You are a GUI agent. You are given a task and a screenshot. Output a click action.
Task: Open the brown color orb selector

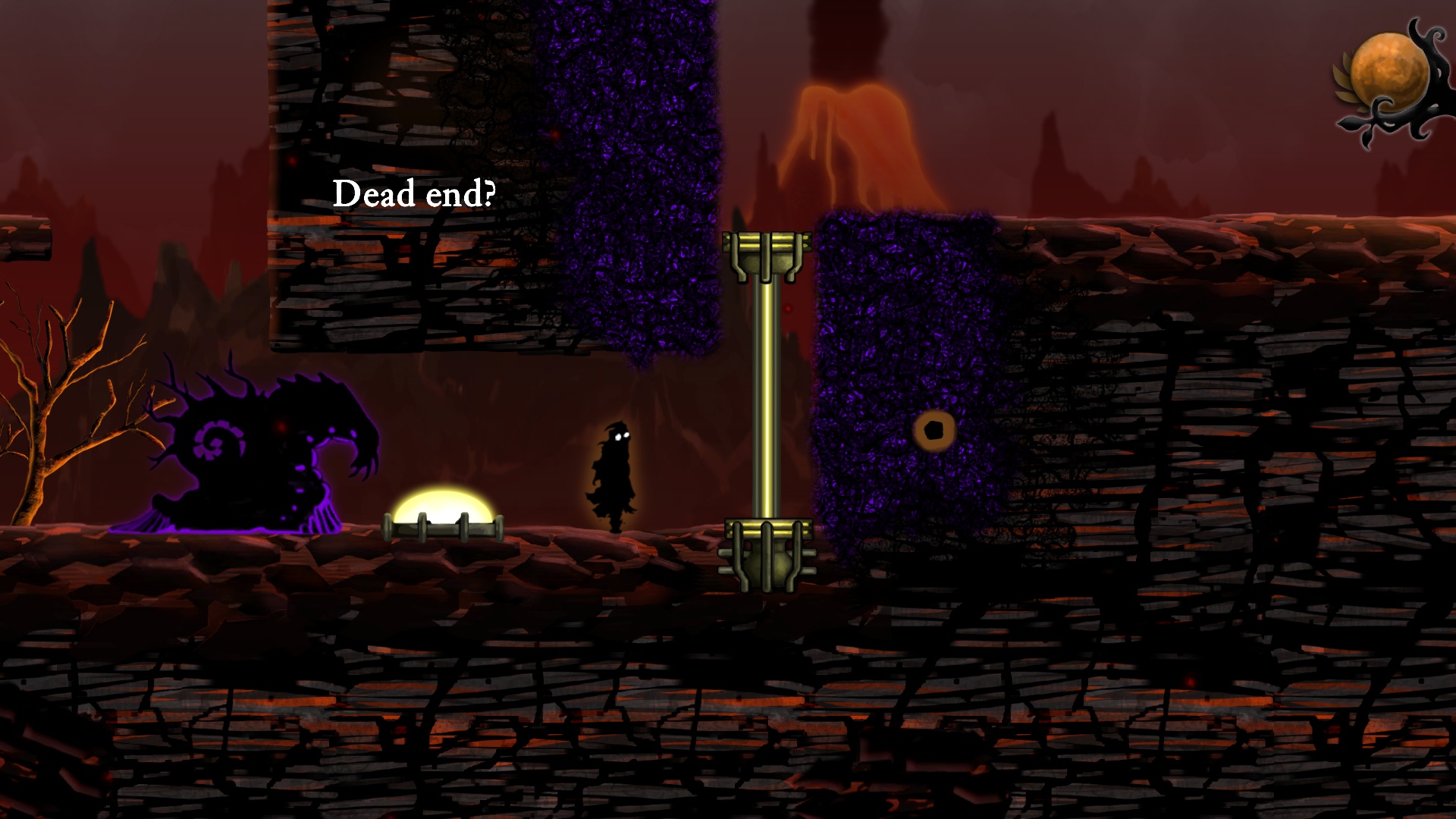(1389, 72)
